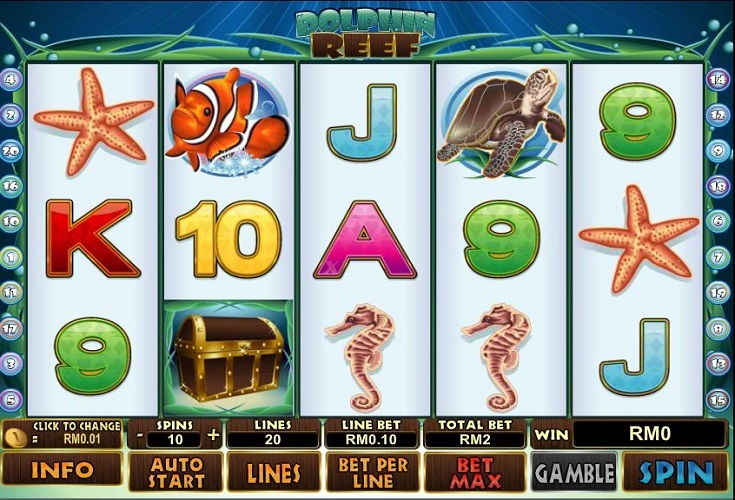Decrease spins count with minus button
Image resolution: width=735 pixels, height=500 pixels.
pos(139,434)
